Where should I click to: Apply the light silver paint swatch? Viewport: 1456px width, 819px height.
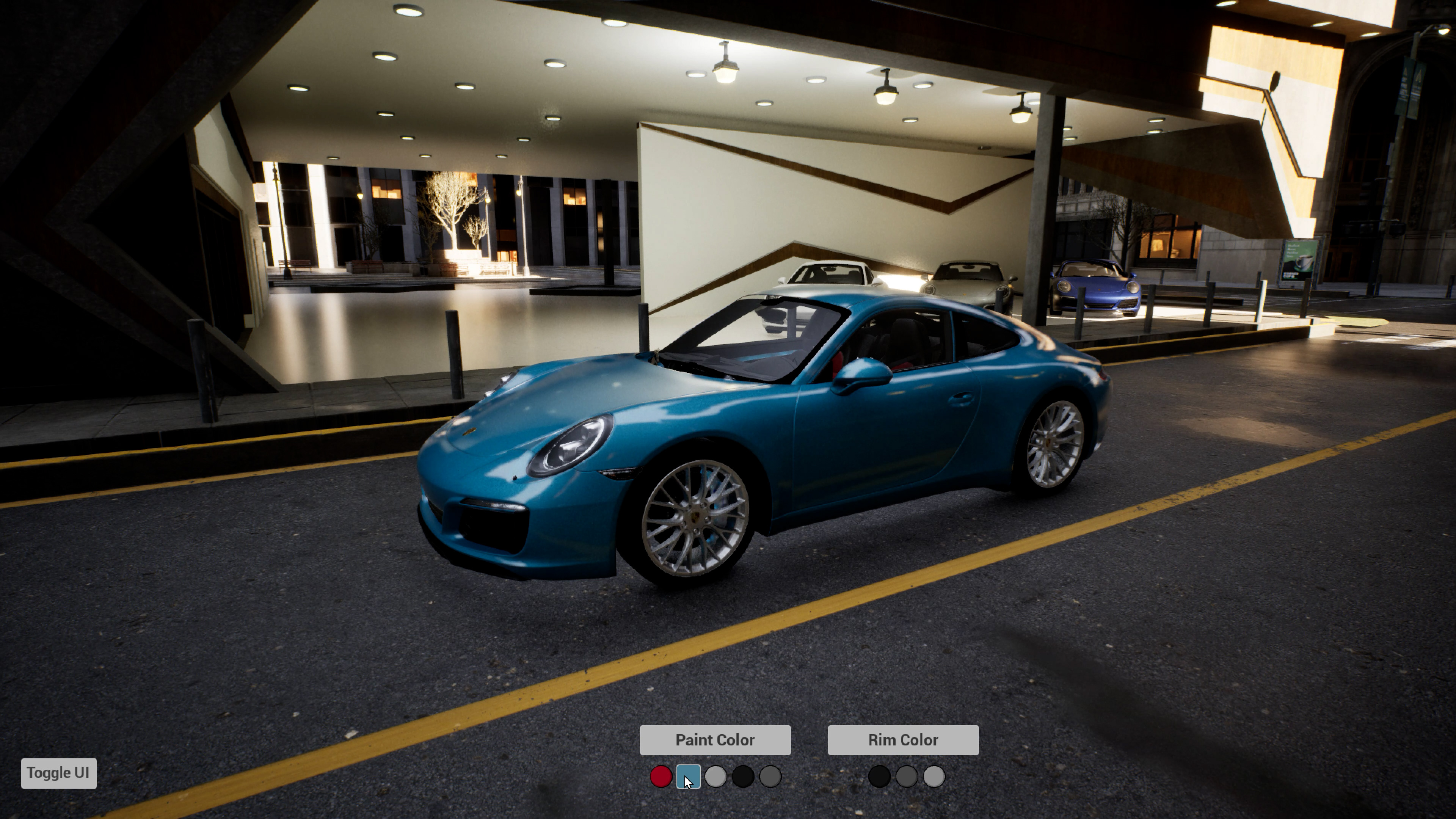[x=715, y=777]
